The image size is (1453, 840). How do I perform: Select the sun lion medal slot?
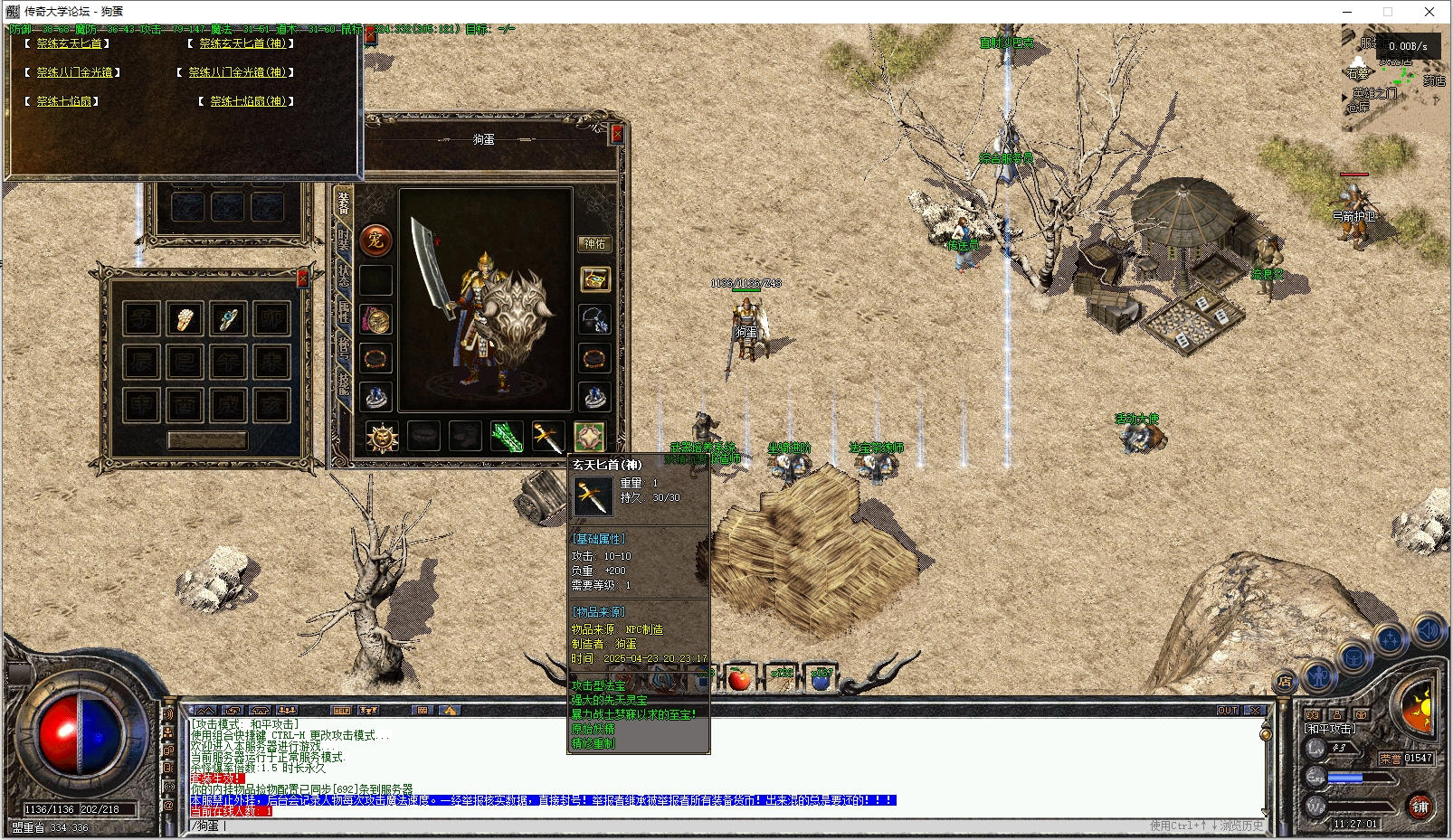382,438
